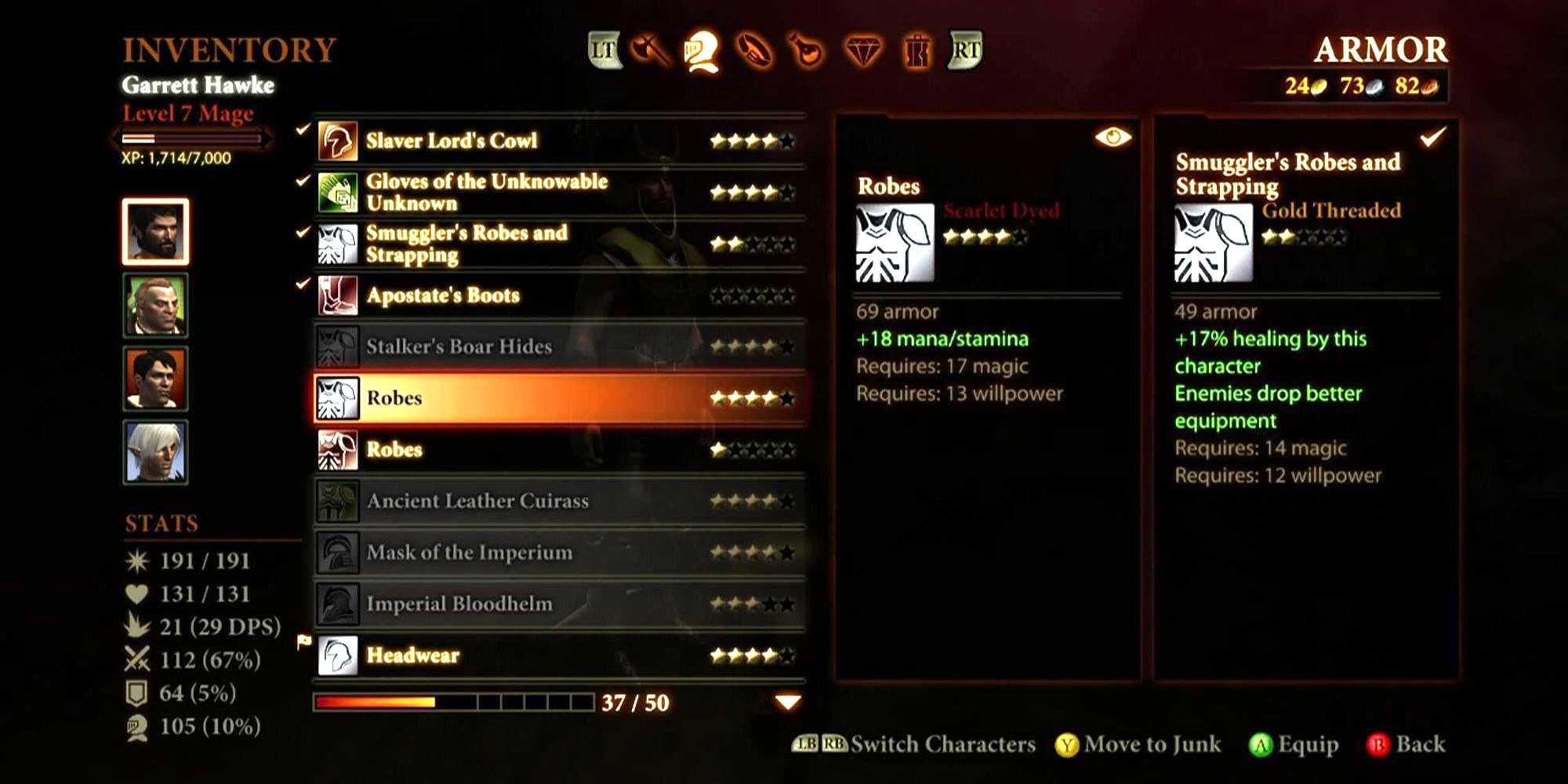Select the Imperial Bloodhelm entry
Viewport: 1568px width, 784px height.
(x=560, y=604)
